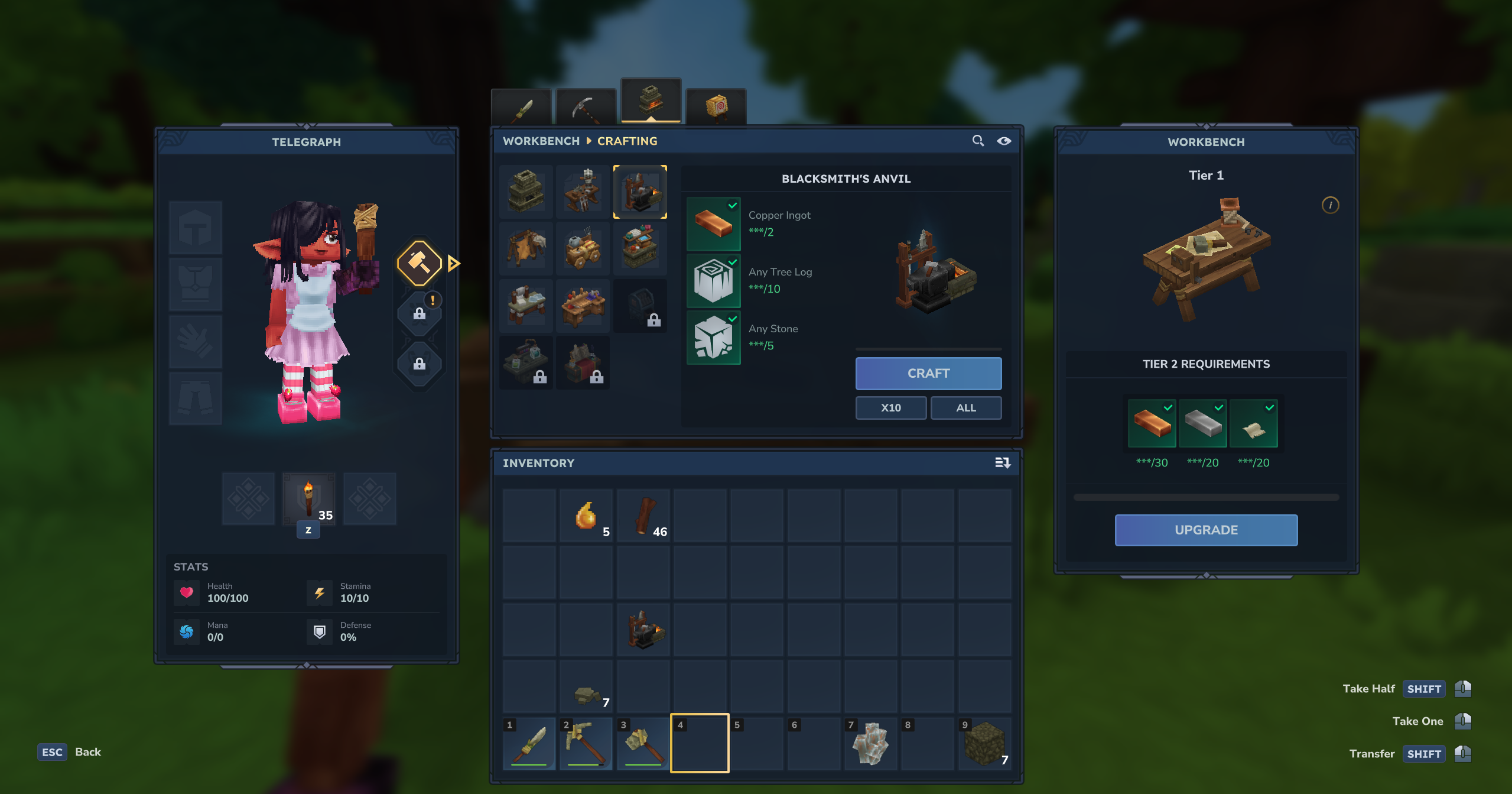Open the workbench info icon
The height and width of the screenshot is (794, 1512).
1330,205
